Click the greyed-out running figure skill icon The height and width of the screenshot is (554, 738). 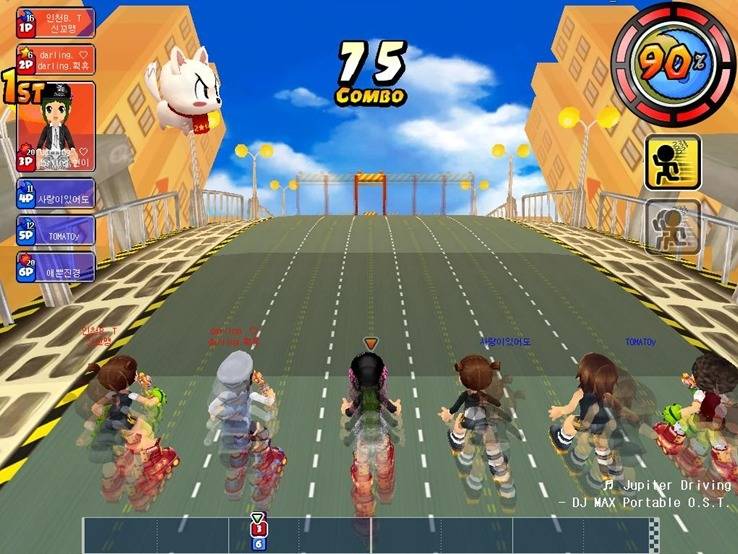pos(672,227)
